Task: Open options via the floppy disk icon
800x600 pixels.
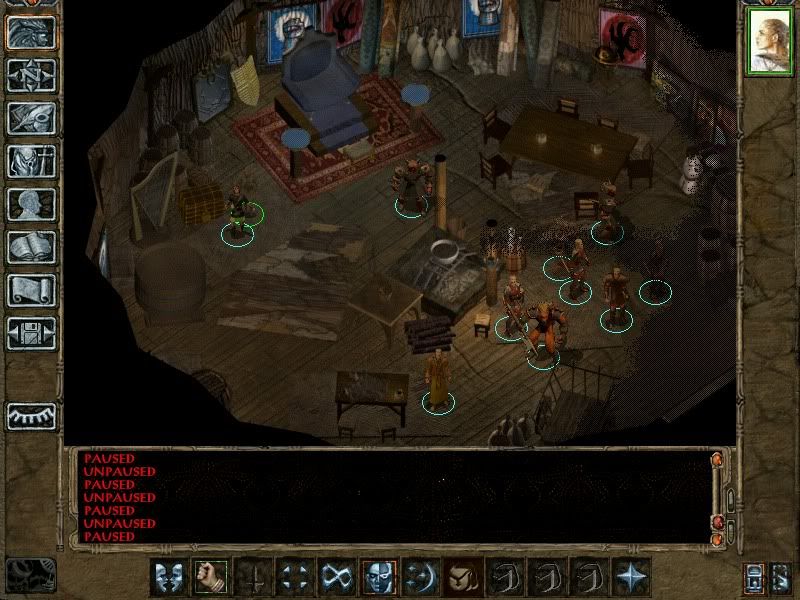Action: (30, 333)
